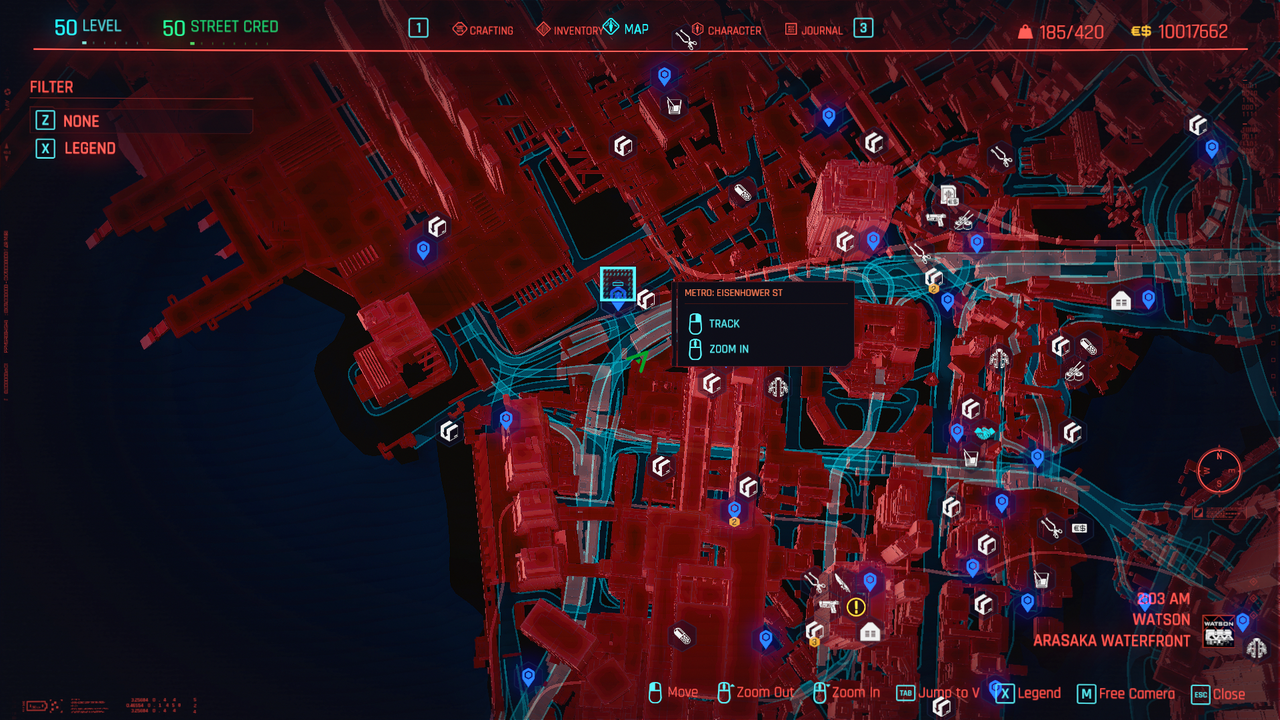This screenshot has height=720, width=1280.
Task: Open the Character tab
Action: pos(725,30)
